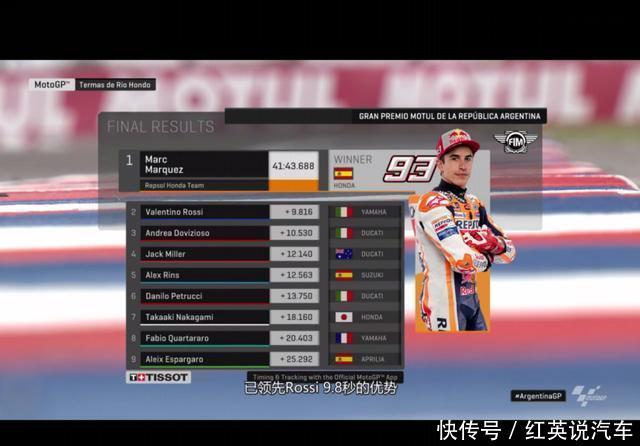Pick Danilo Petrucci from the results
The width and height of the screenshot is (640, 446).
coord(263,296)
